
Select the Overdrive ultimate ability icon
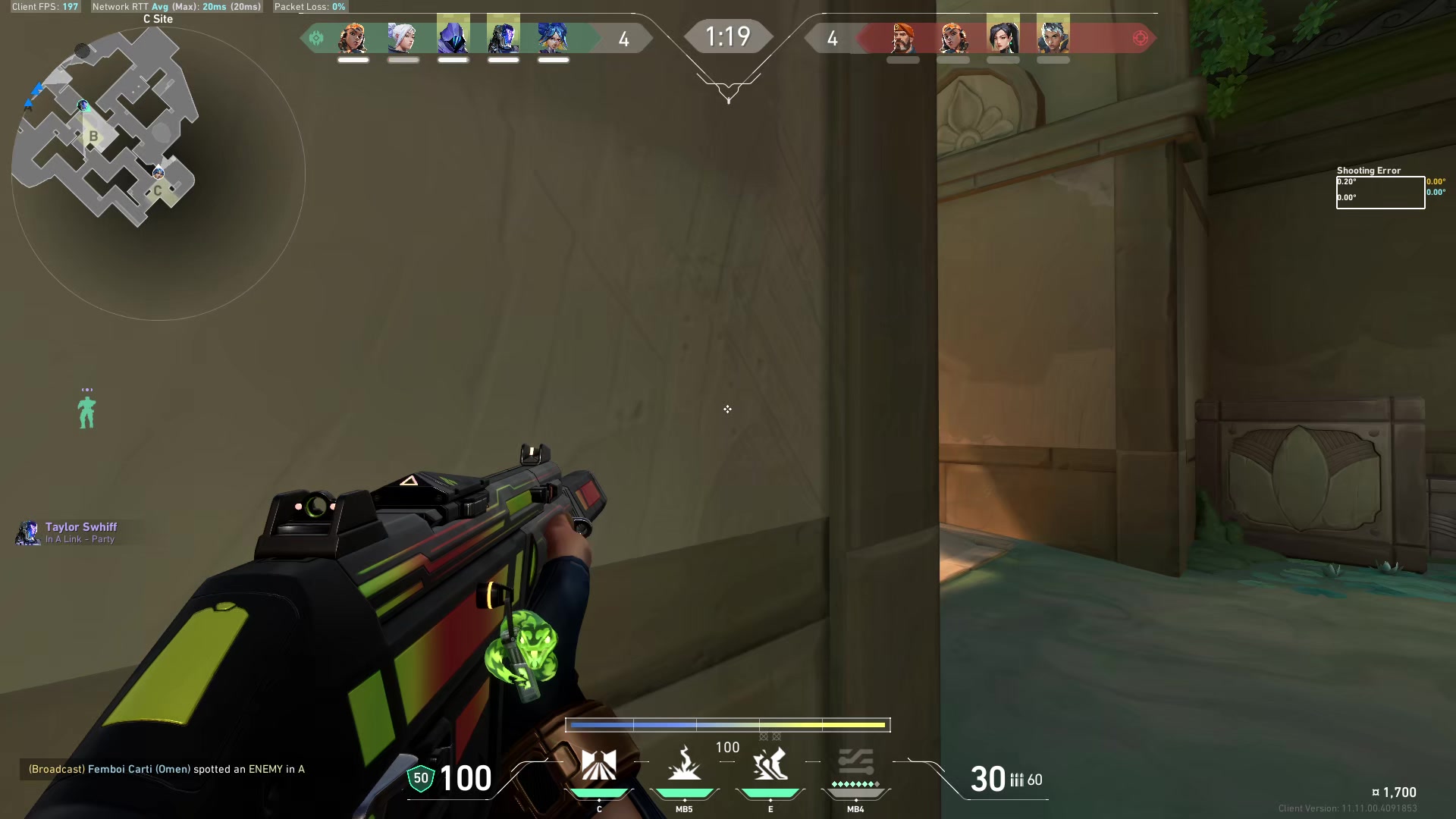tap(855, 766)
